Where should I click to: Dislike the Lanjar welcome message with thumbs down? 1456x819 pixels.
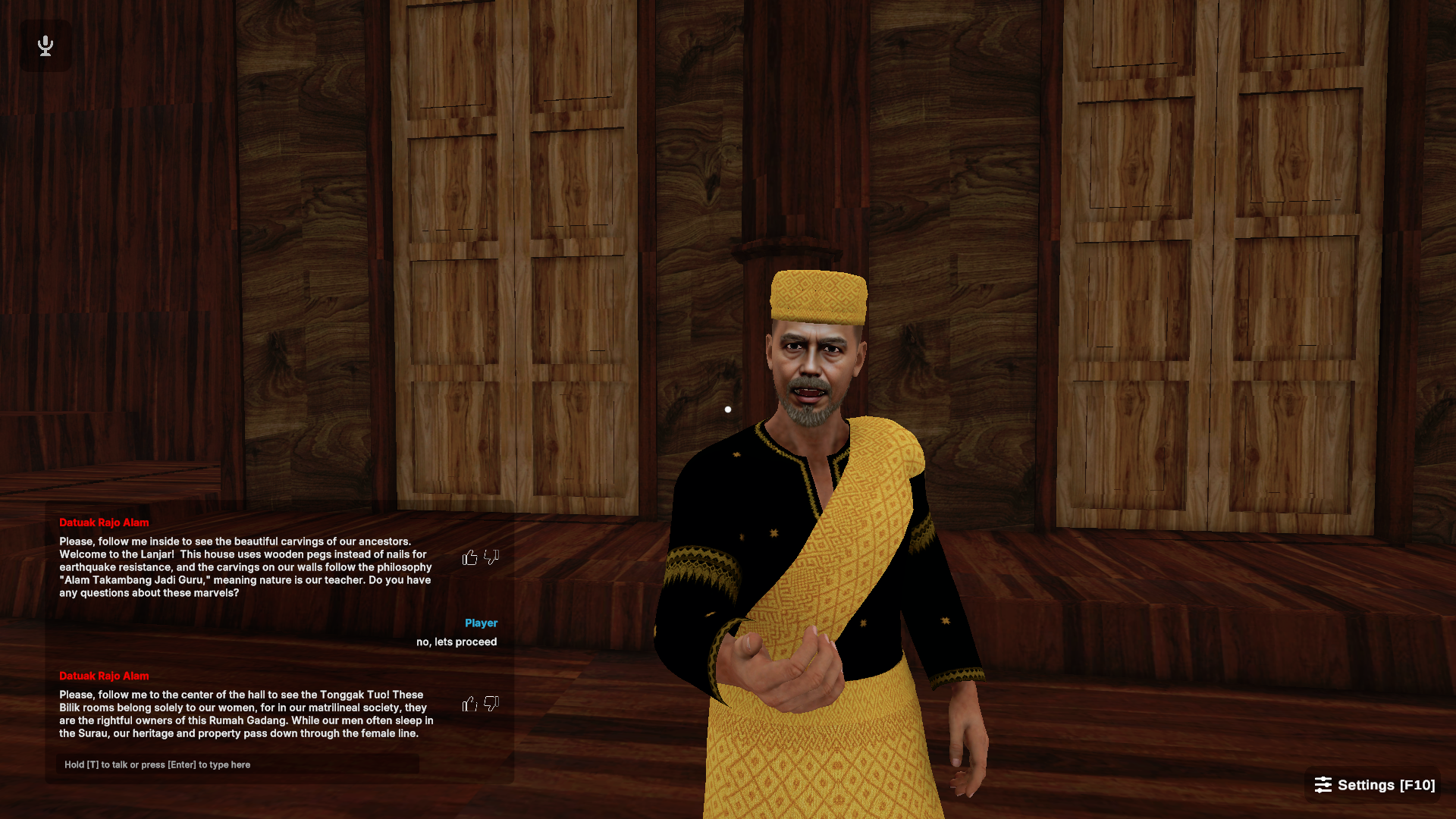tap(491, 558)
